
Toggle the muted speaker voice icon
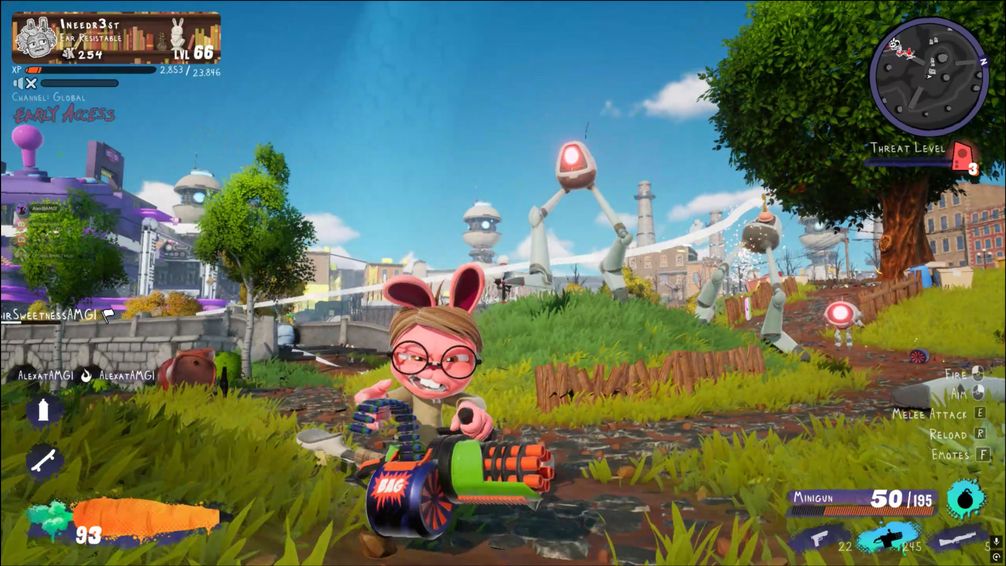[x=25, y=84]
